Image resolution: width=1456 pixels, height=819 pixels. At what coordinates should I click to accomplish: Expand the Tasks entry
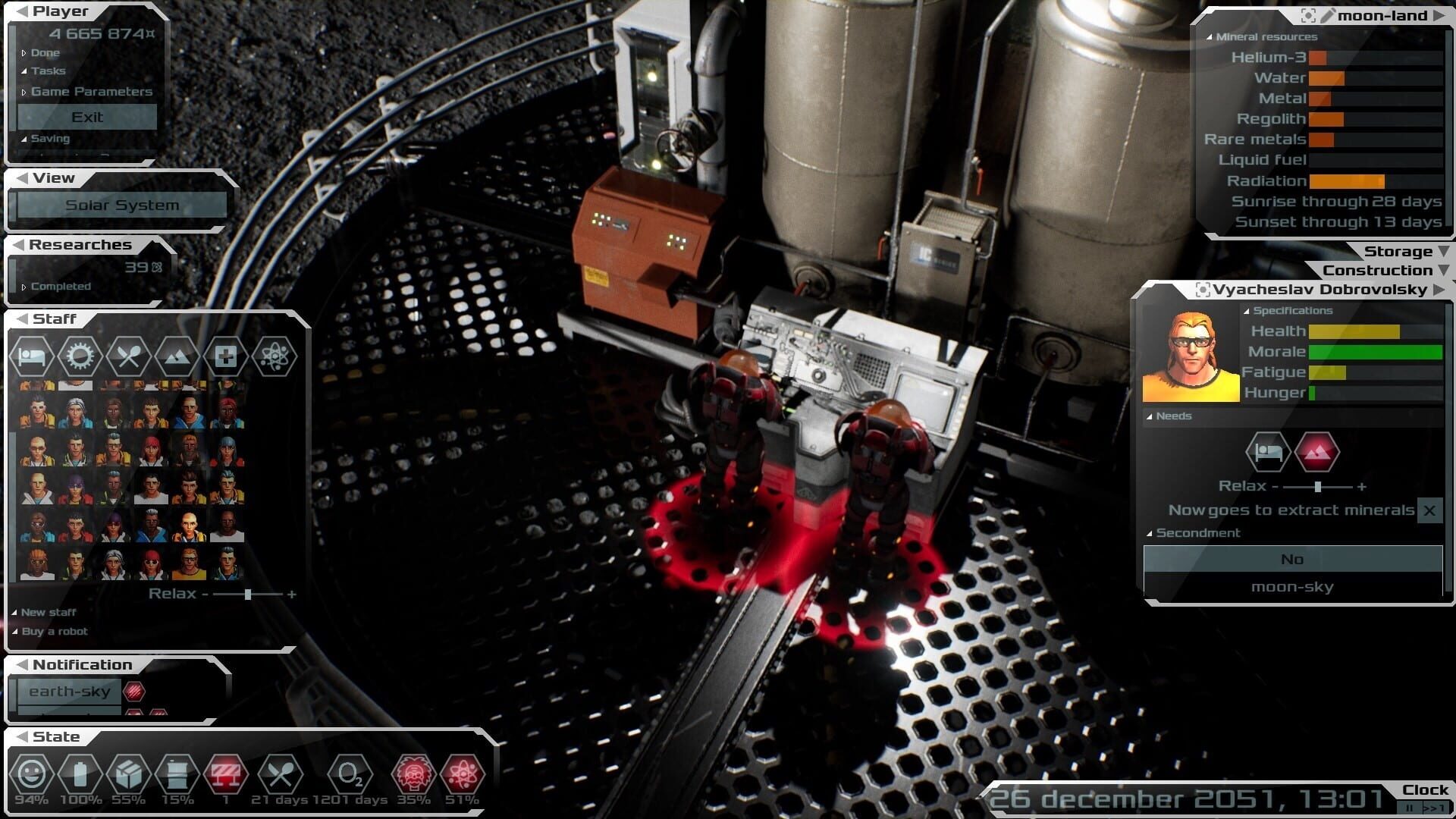click(x=48, y=71)
